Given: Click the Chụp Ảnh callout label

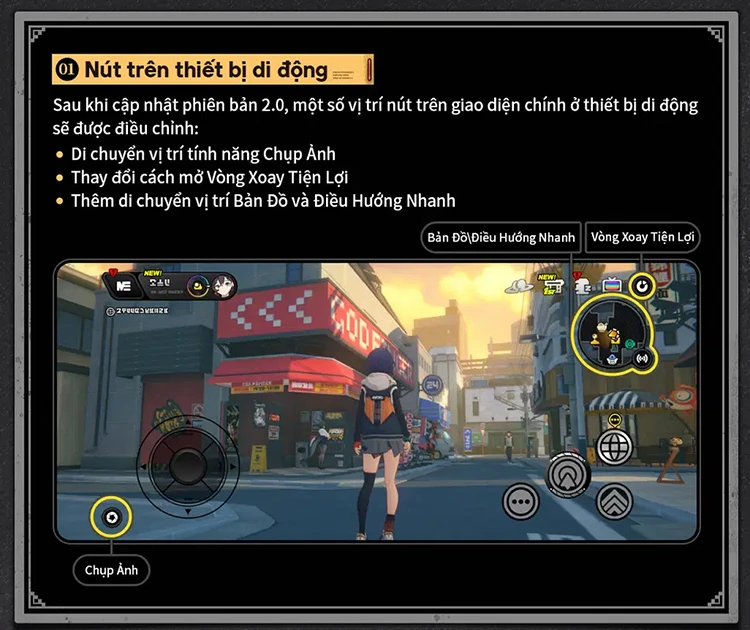Looking at the screenshot, I should [x=111, y=570].
